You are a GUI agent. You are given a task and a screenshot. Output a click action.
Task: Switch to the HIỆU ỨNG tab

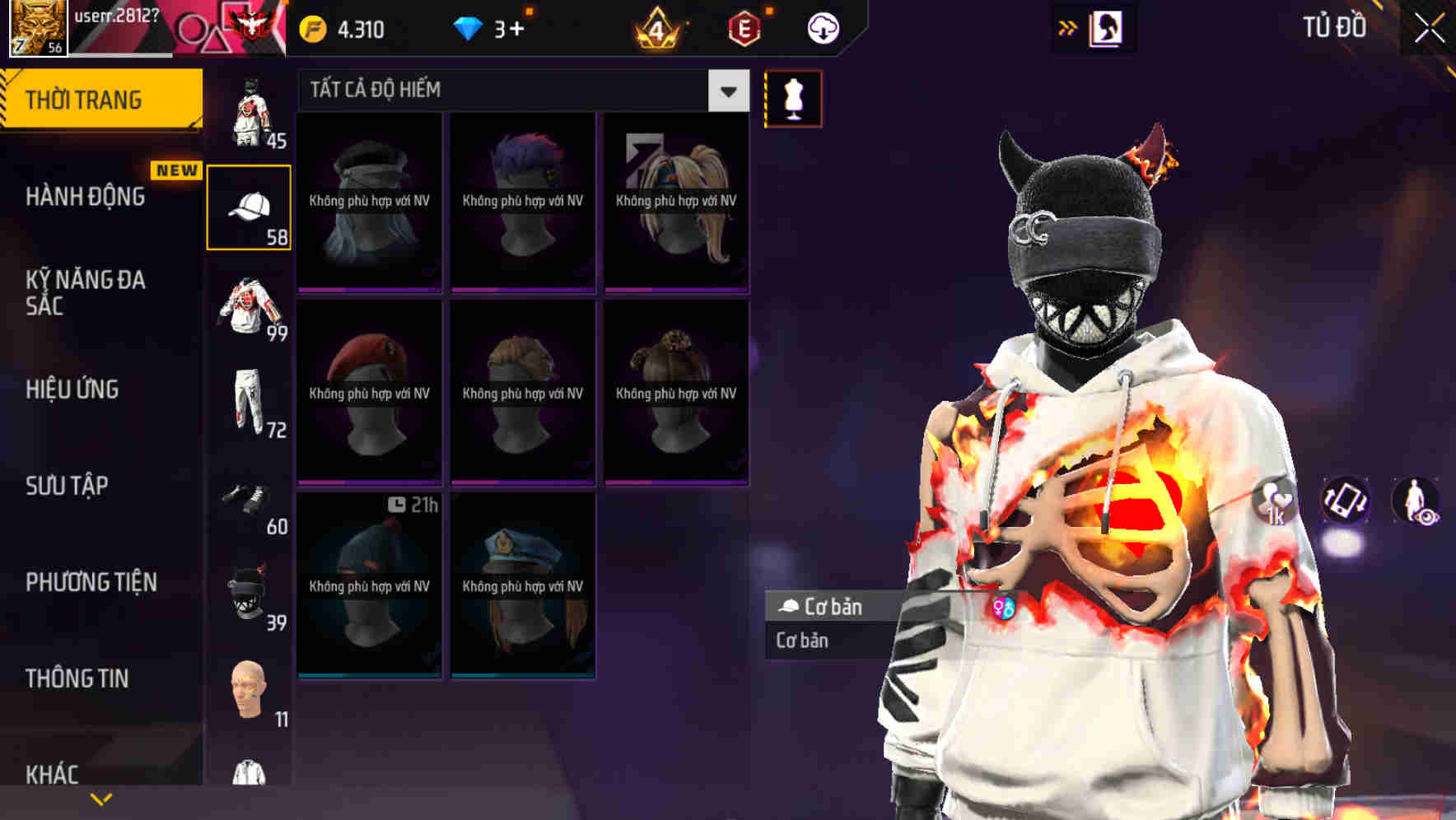pos(72,389)
